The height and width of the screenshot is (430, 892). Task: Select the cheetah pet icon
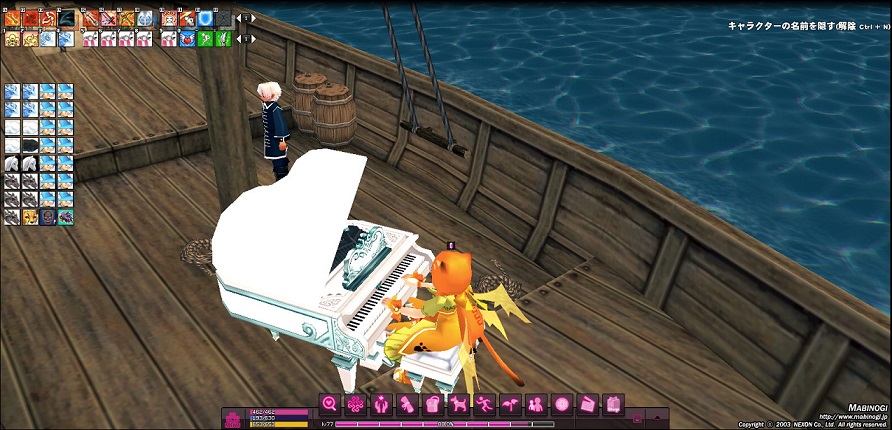pos(29,215)
